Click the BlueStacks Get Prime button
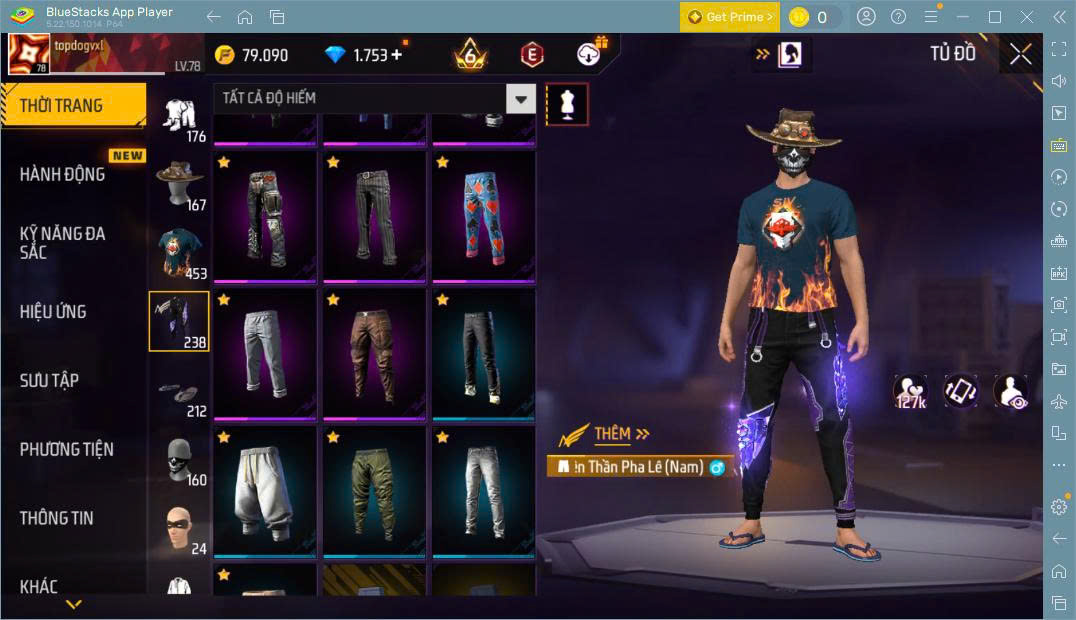The width and height of the screenshot is (1076, 620). [729, 17]
